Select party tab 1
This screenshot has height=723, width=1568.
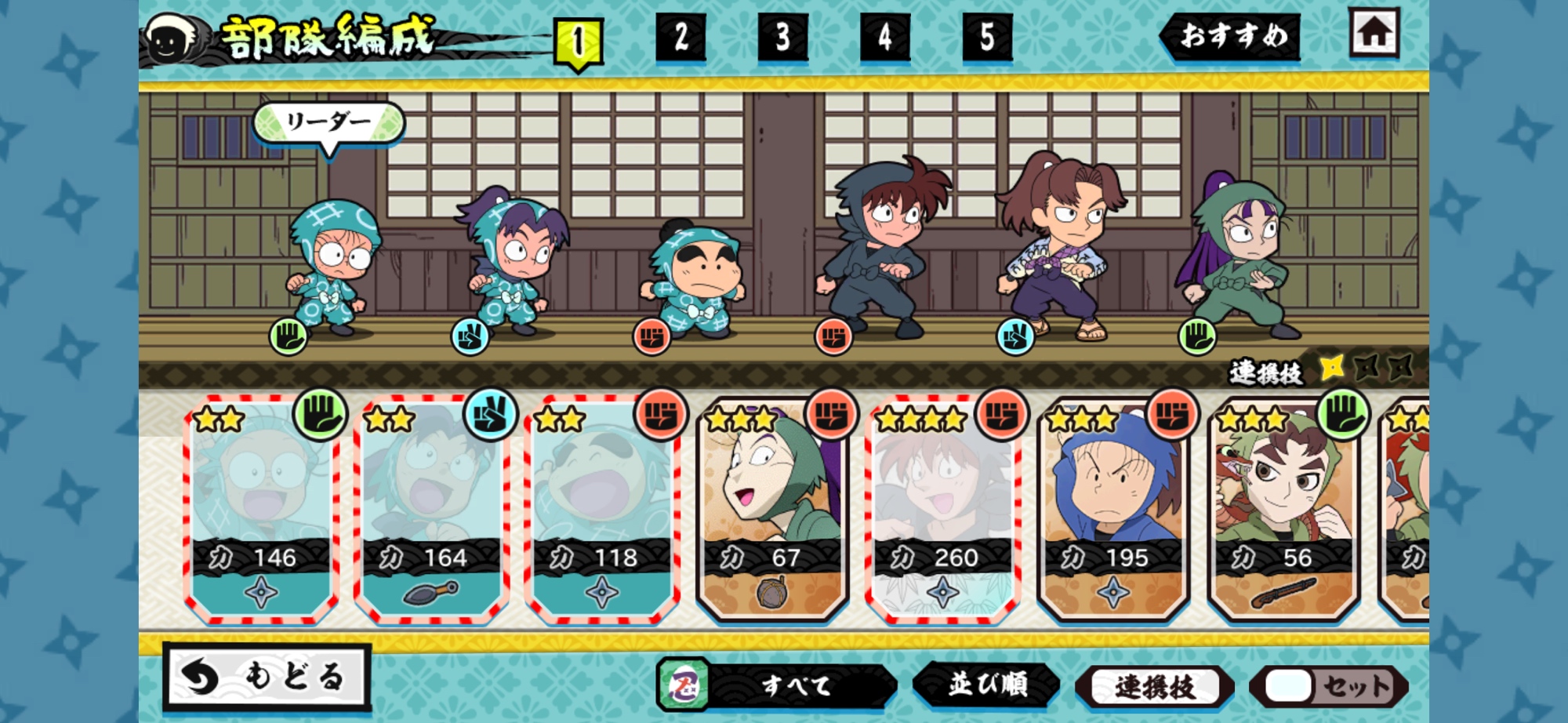[x=578, y=41]
